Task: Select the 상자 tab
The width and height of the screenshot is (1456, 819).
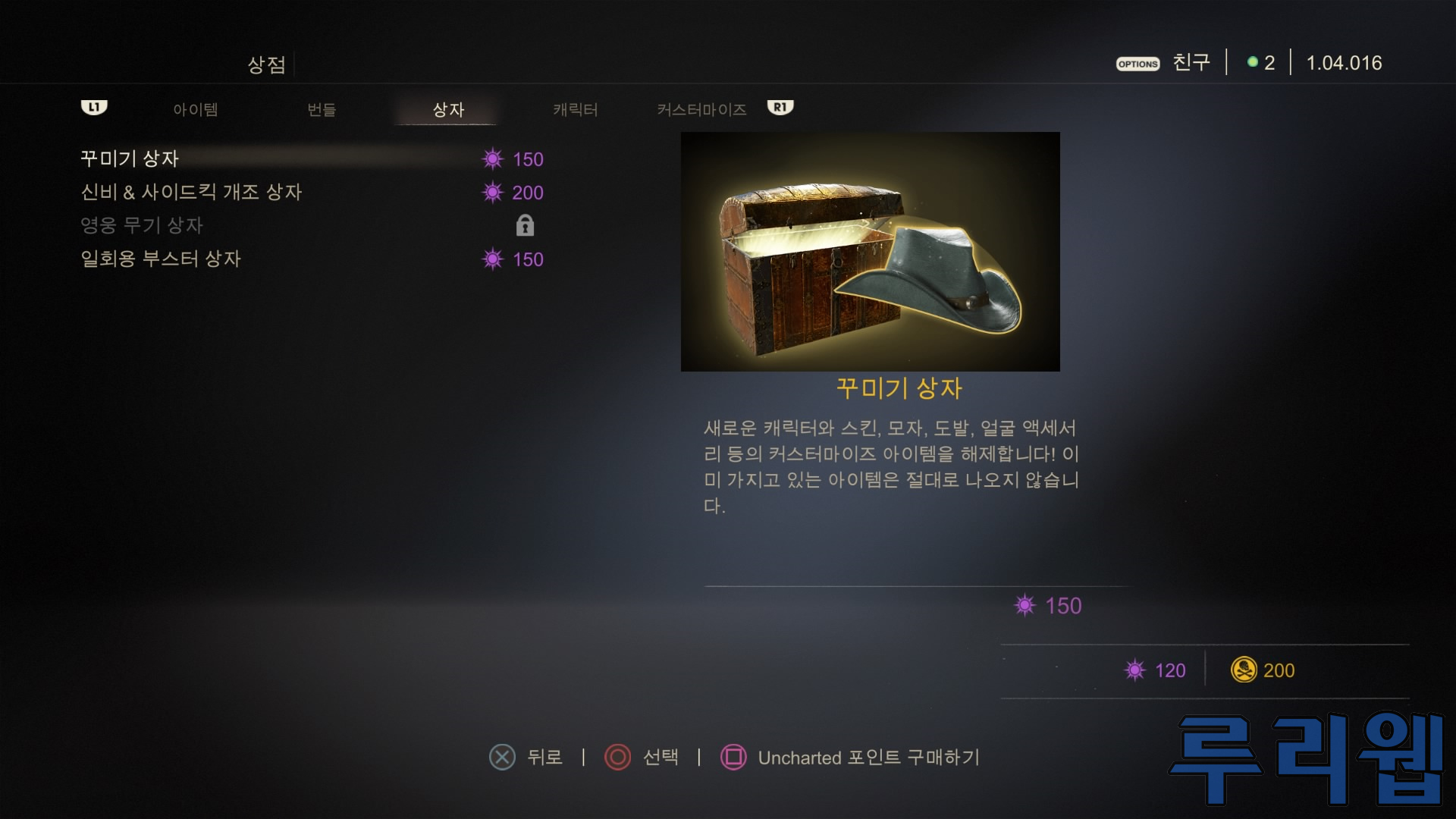Action: point(447,110)
